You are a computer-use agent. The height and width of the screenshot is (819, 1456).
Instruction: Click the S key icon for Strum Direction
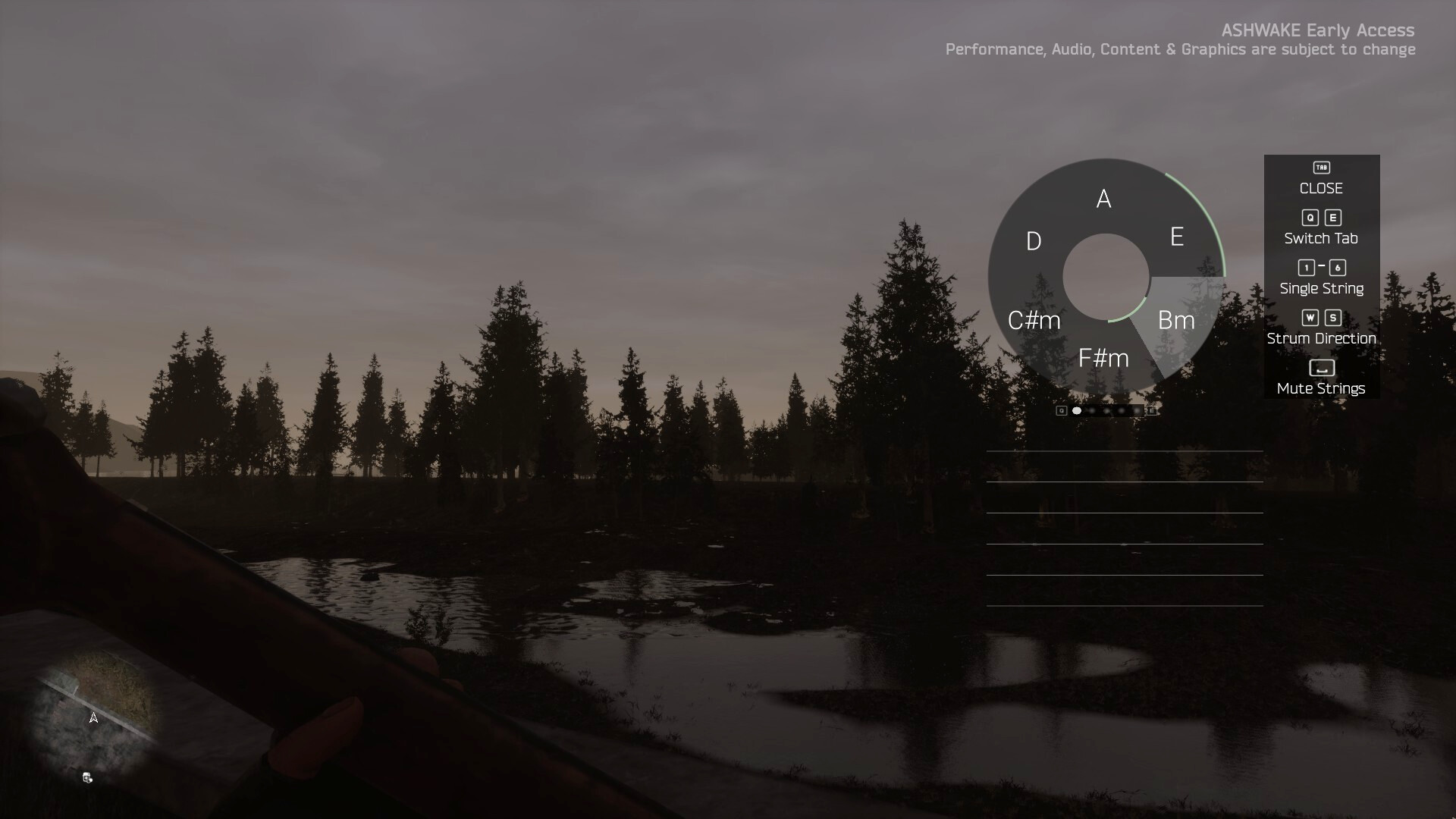point(1333,318)
